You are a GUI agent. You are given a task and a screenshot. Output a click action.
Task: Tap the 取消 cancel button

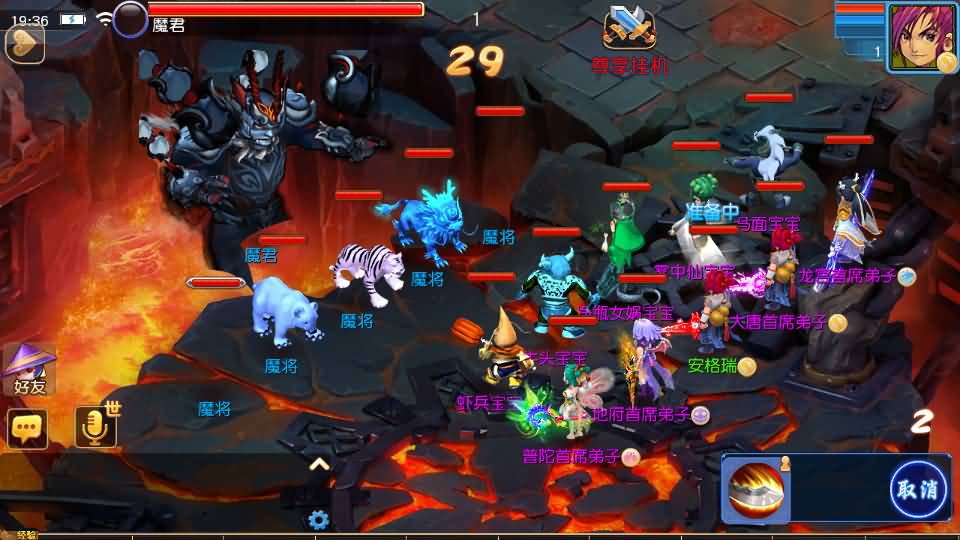[918, 489]
